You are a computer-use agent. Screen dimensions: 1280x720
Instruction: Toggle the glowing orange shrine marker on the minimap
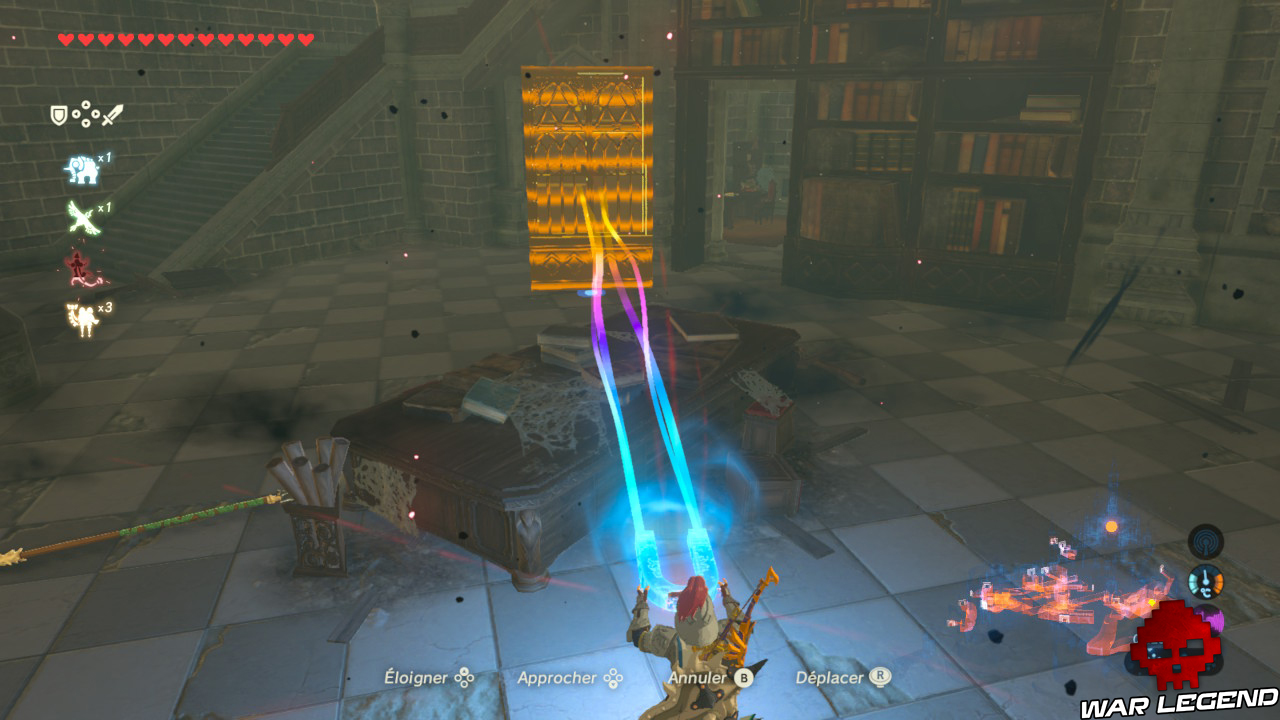pyautogui.click(x=1111, y=526)
